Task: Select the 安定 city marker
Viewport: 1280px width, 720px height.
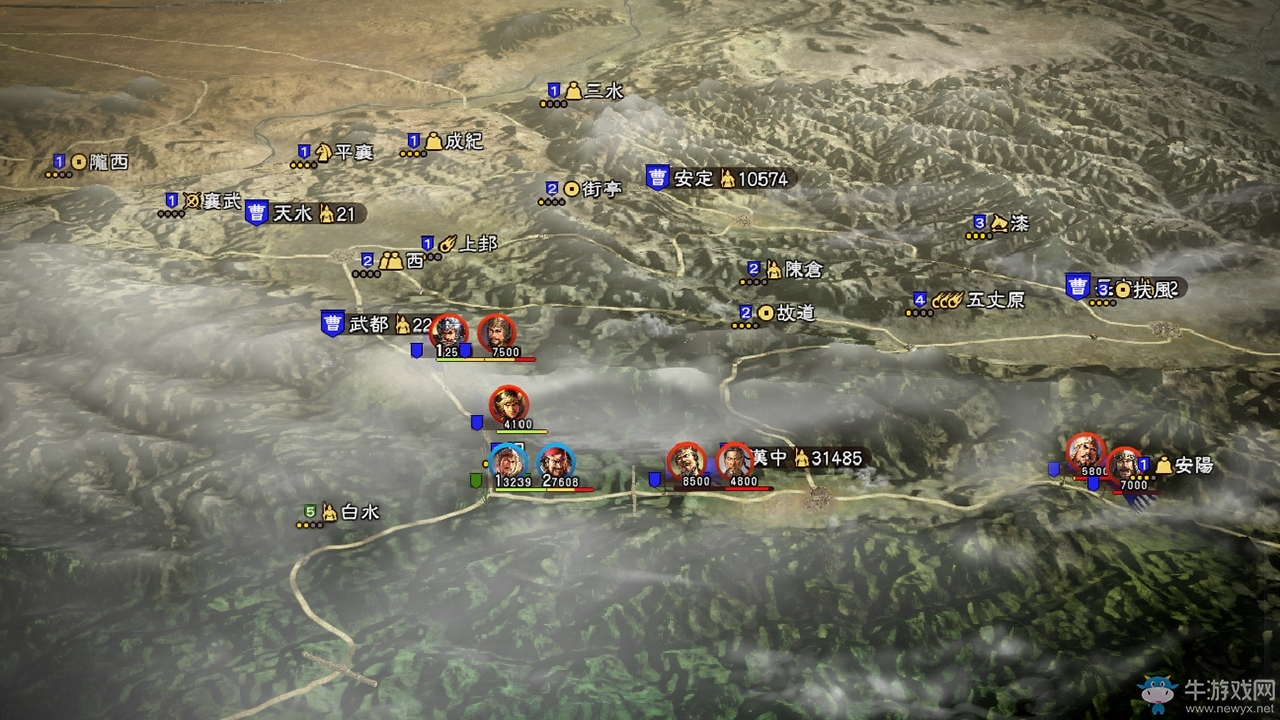Action: tap(657, 178)
